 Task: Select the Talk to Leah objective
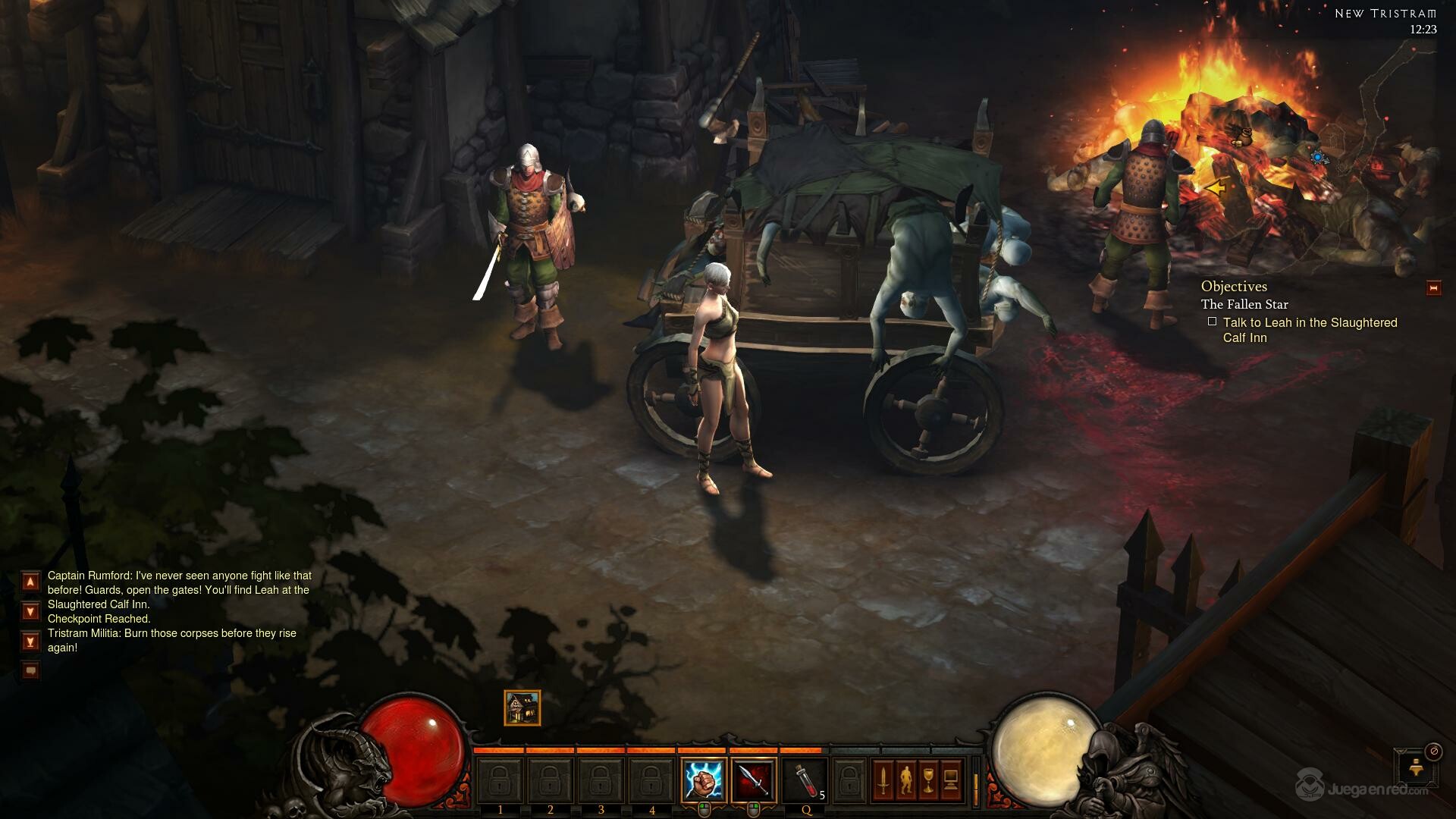click(x=1310, y=330)
